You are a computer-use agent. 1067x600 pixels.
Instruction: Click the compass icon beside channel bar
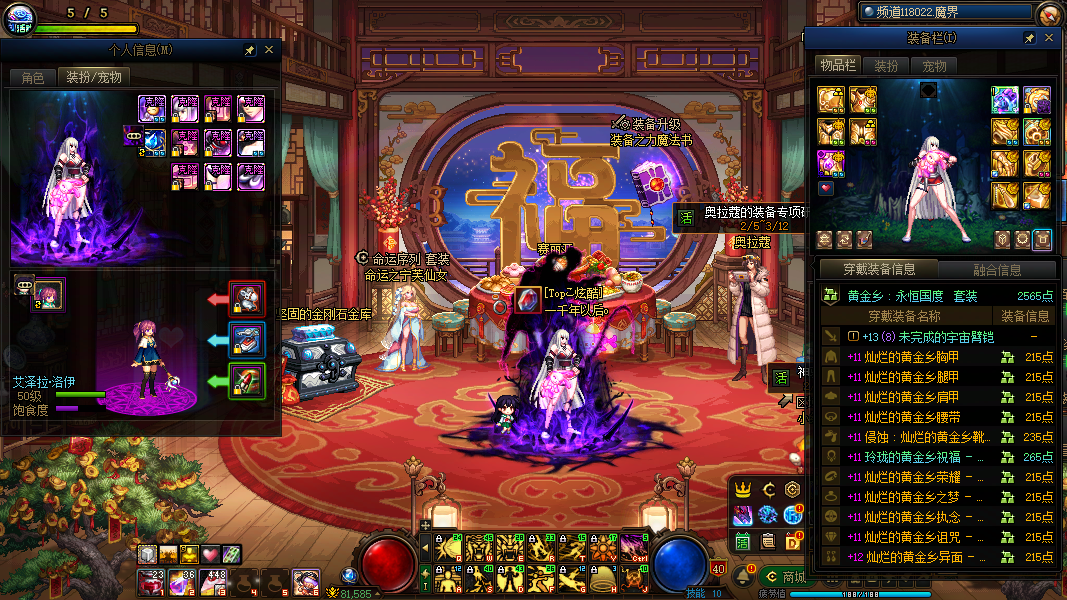[1048, 13]
